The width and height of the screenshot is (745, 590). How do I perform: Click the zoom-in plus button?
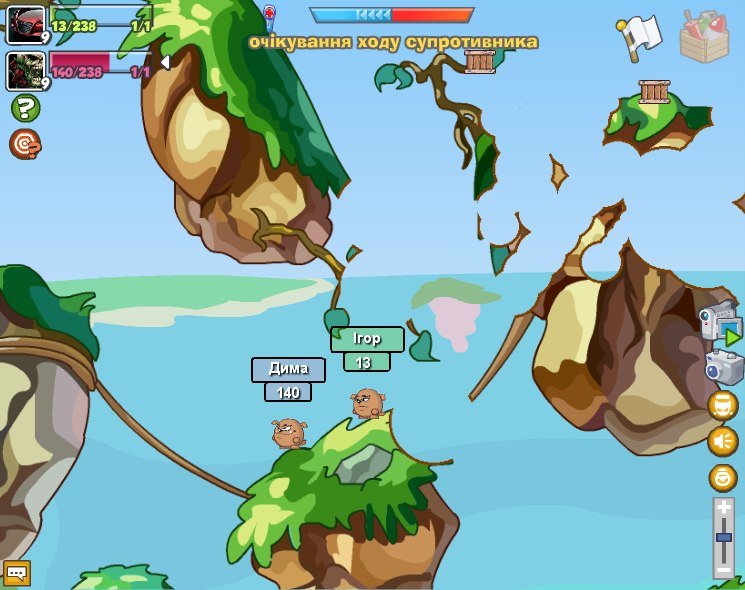(724, 508)
